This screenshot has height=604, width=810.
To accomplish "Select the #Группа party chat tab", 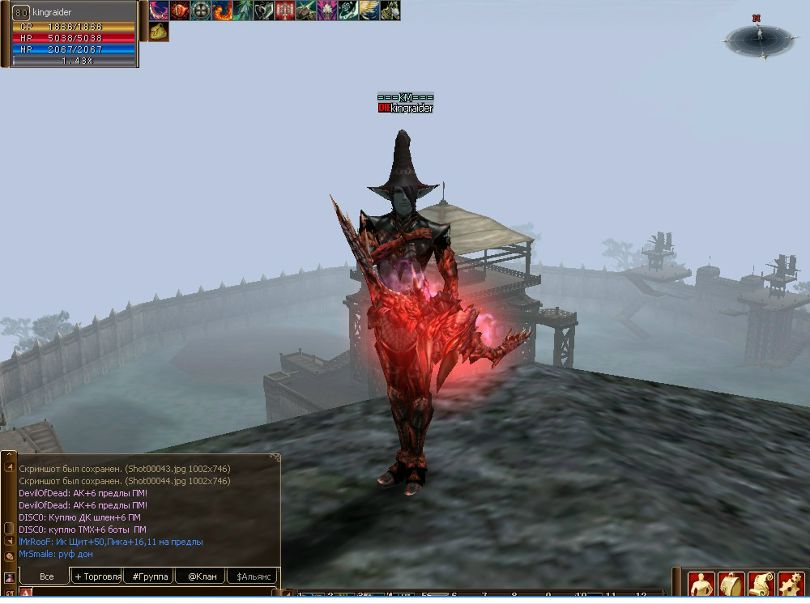I will 149,577.
